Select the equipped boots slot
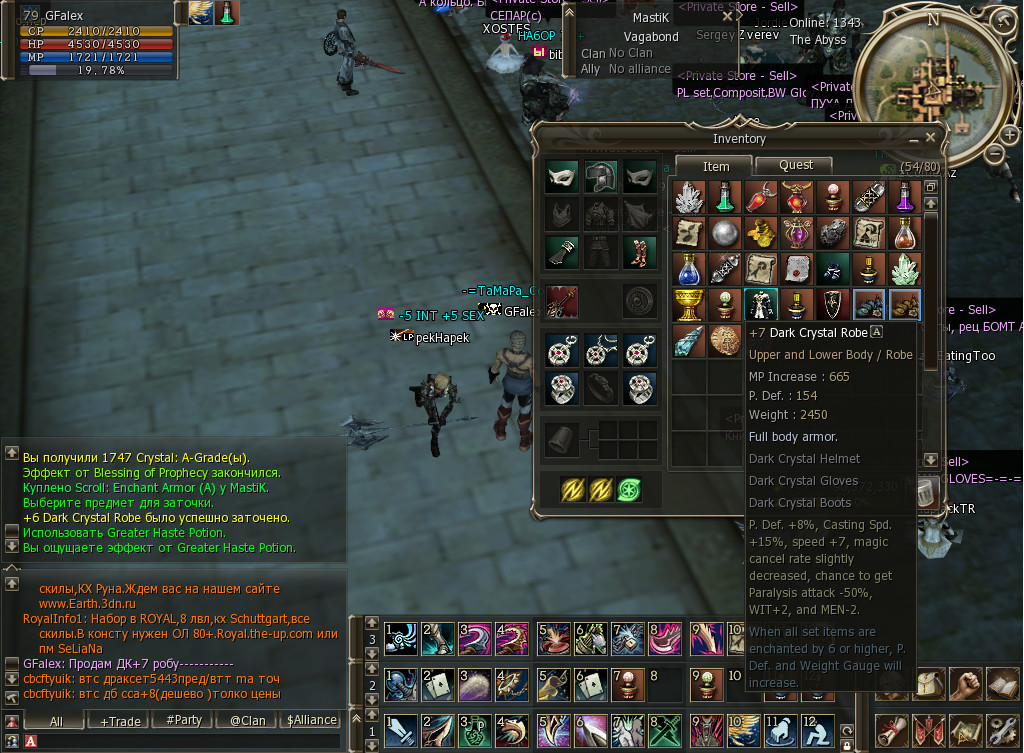The width and height of the screenshot is (1024, 753). pos(639,253)
